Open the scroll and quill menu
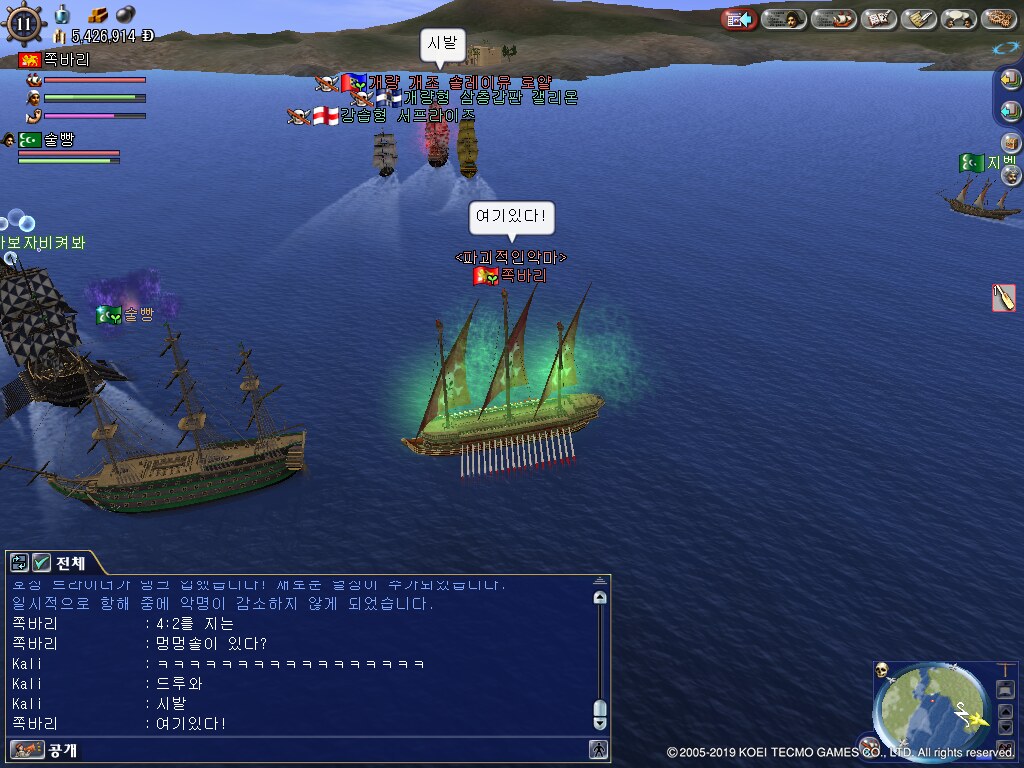The image size is (1024, 768). 918,19
